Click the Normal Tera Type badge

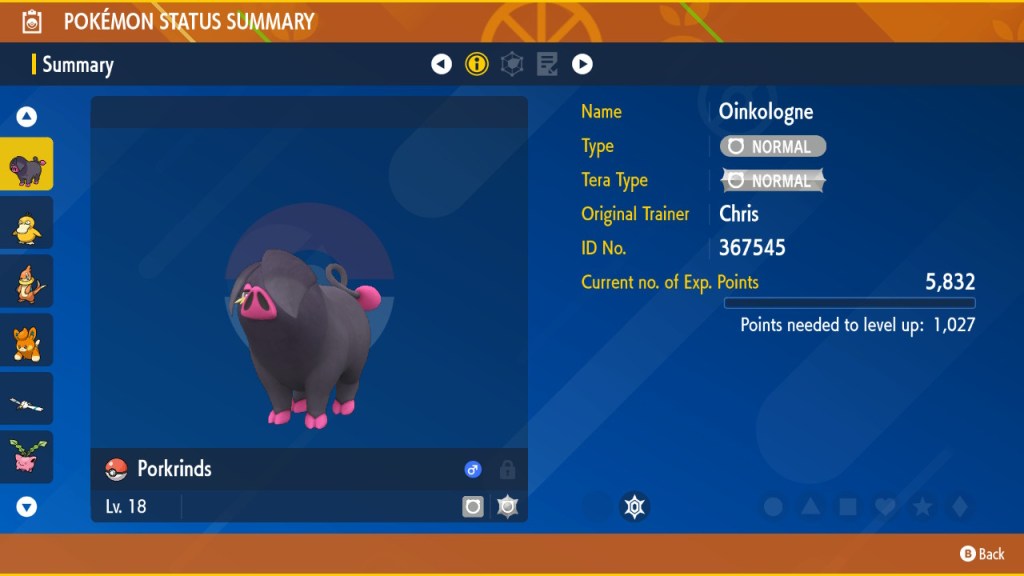point(773,181)
